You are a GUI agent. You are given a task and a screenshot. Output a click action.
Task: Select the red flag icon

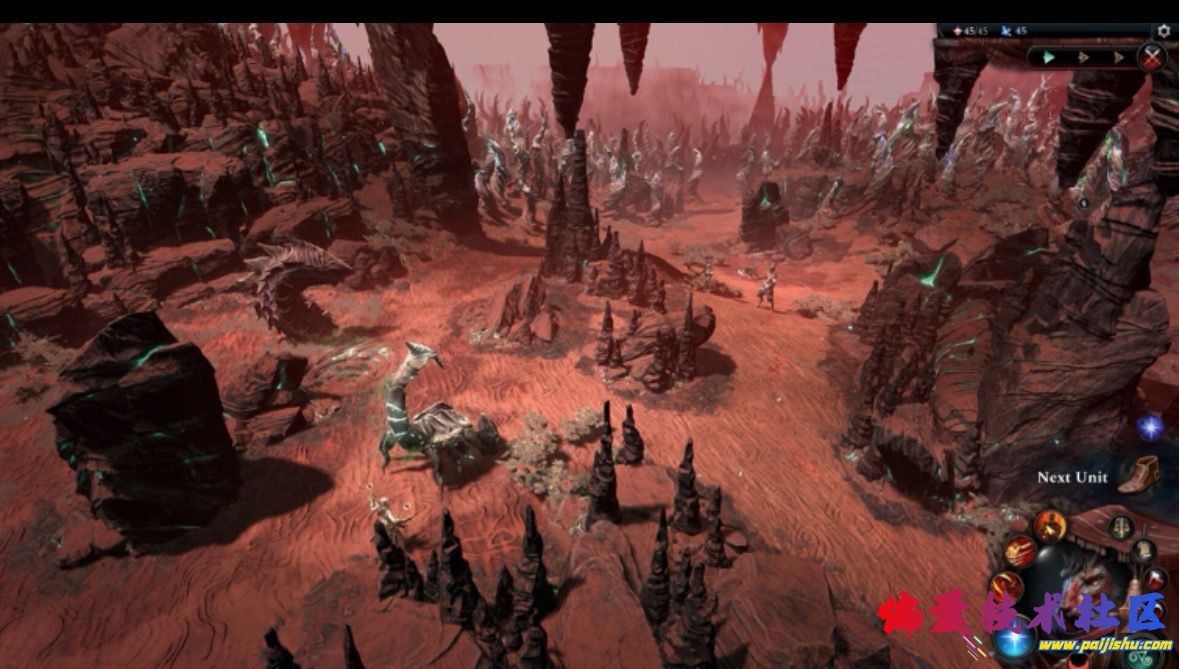1156,578
